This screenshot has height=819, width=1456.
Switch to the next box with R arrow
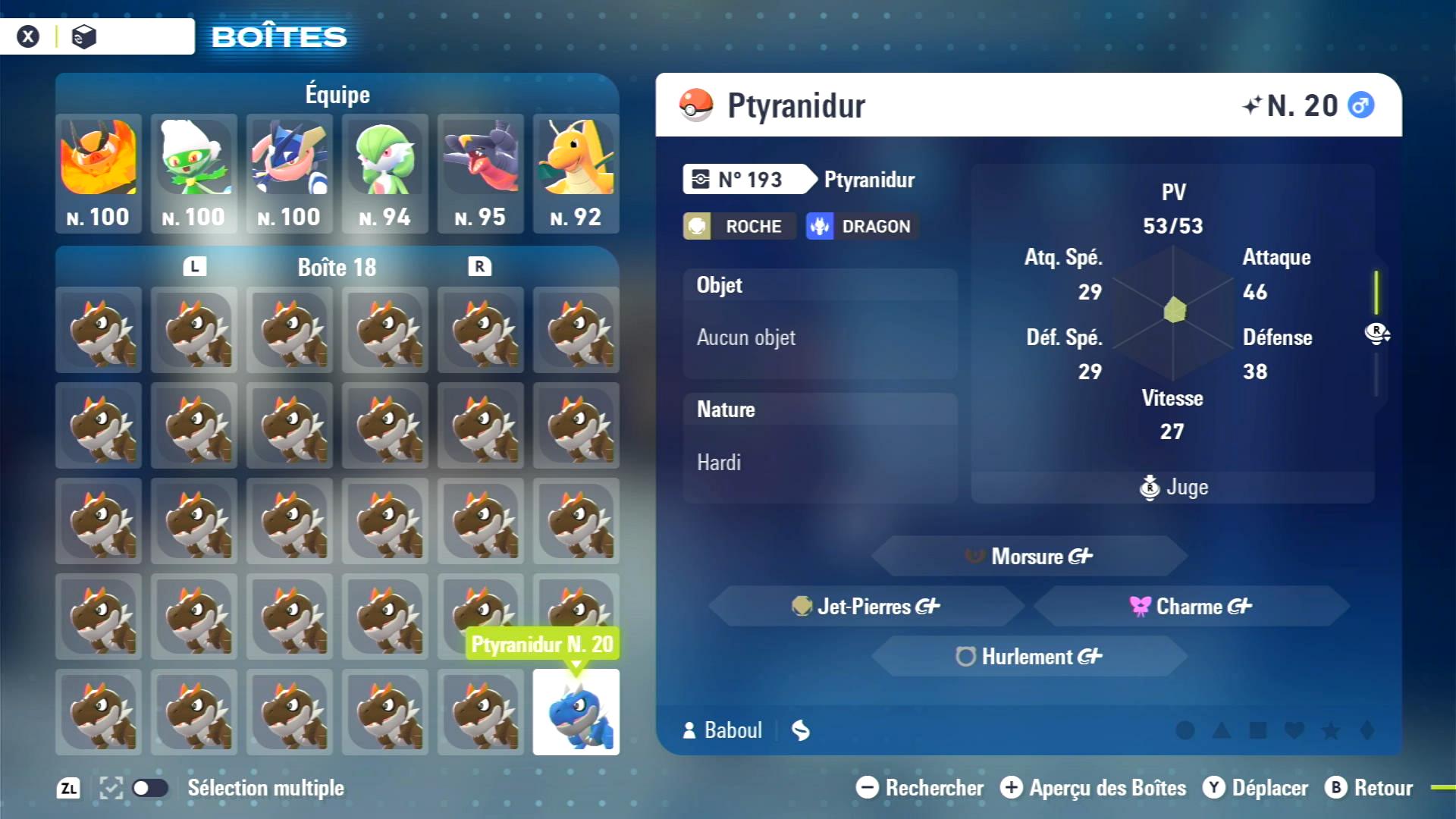click(x=479, y=267)
